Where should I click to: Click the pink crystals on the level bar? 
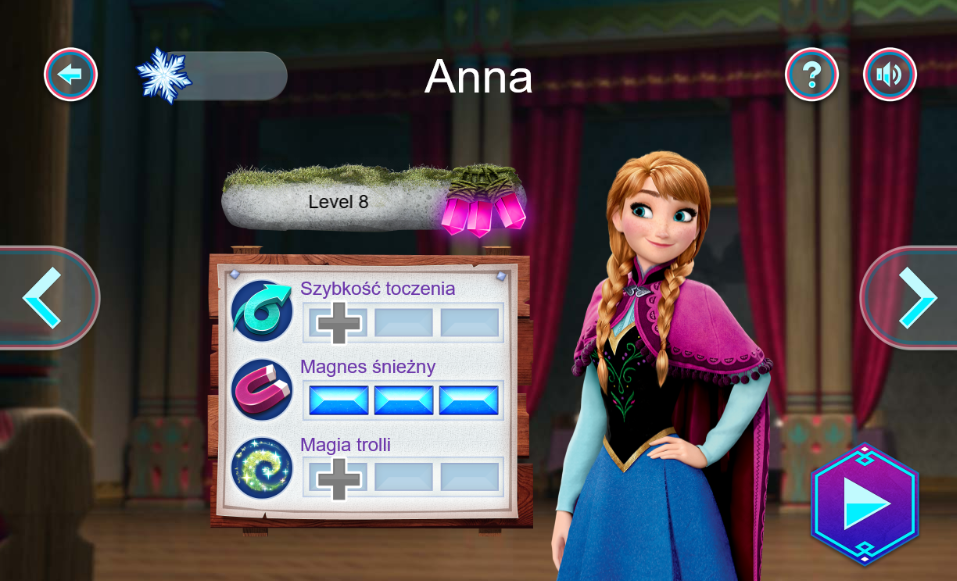point(482,209)
